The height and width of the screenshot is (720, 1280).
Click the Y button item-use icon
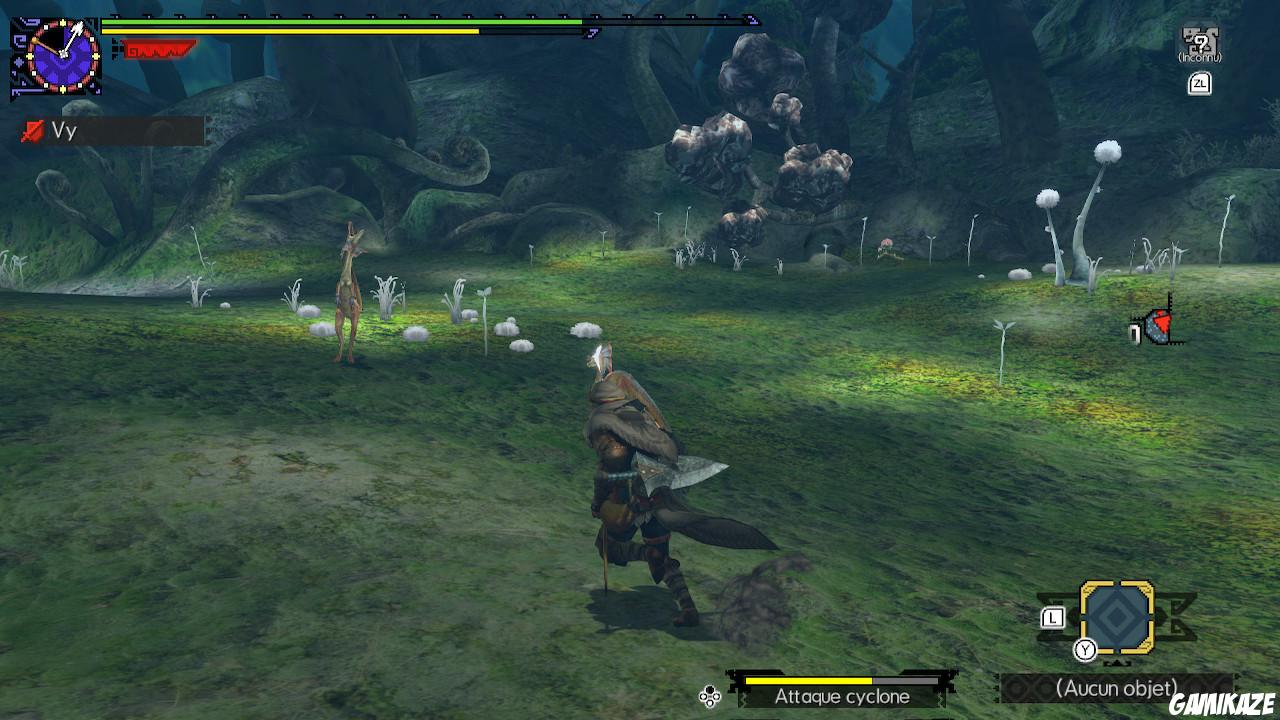click(x=1085, y=649)
